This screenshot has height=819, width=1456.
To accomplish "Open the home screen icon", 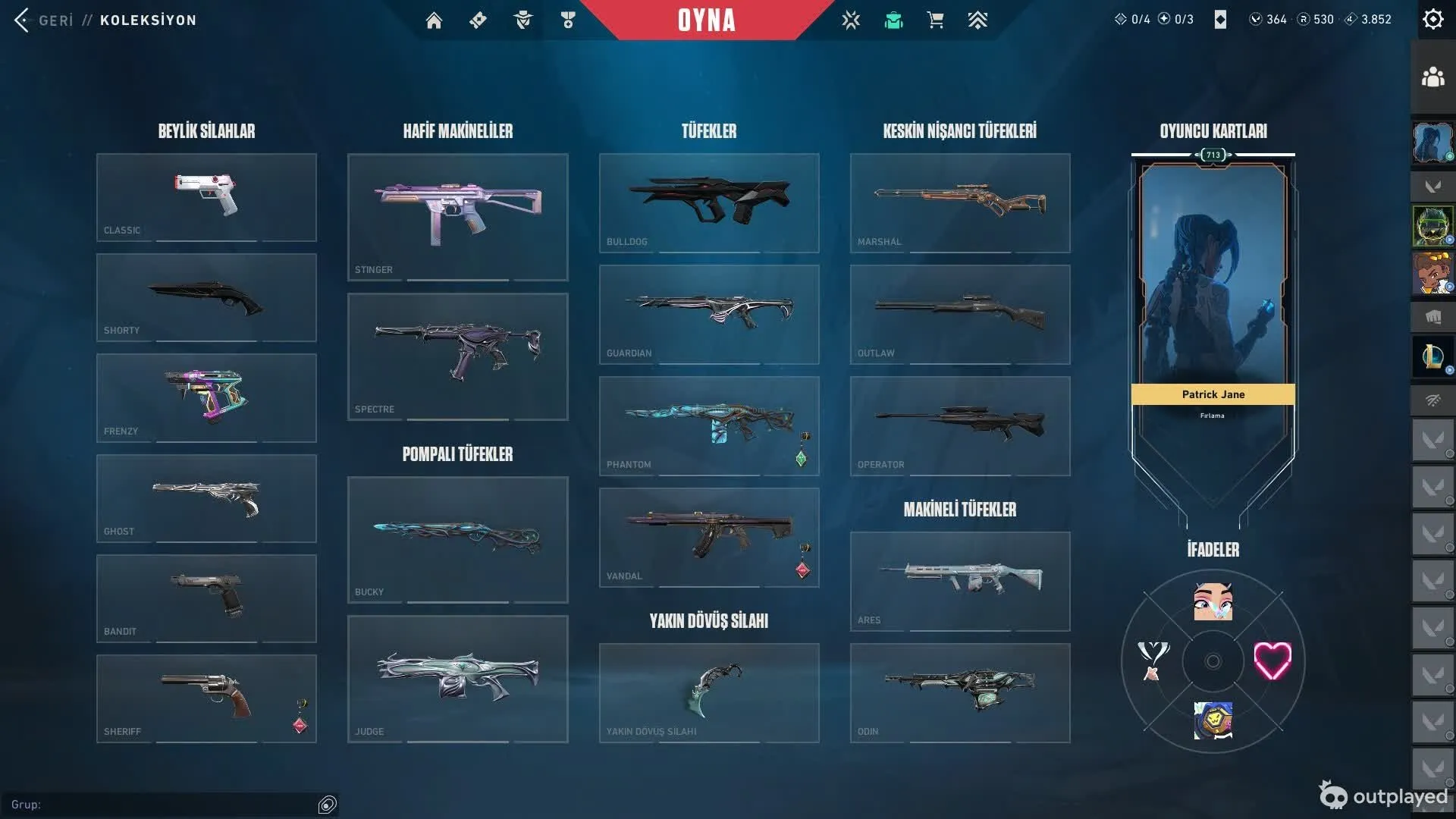I will coord(434,20).
